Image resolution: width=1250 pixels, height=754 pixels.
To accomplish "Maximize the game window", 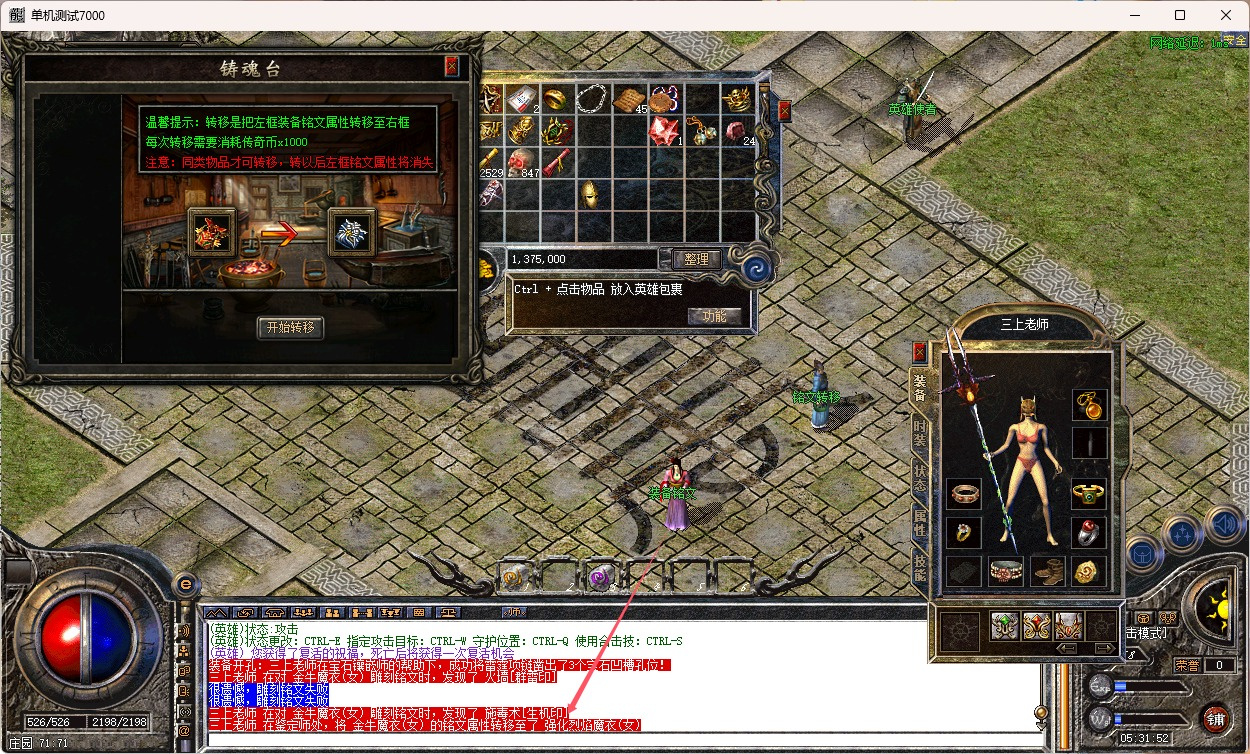I will pyautogui.click(x=1180, y=15).
